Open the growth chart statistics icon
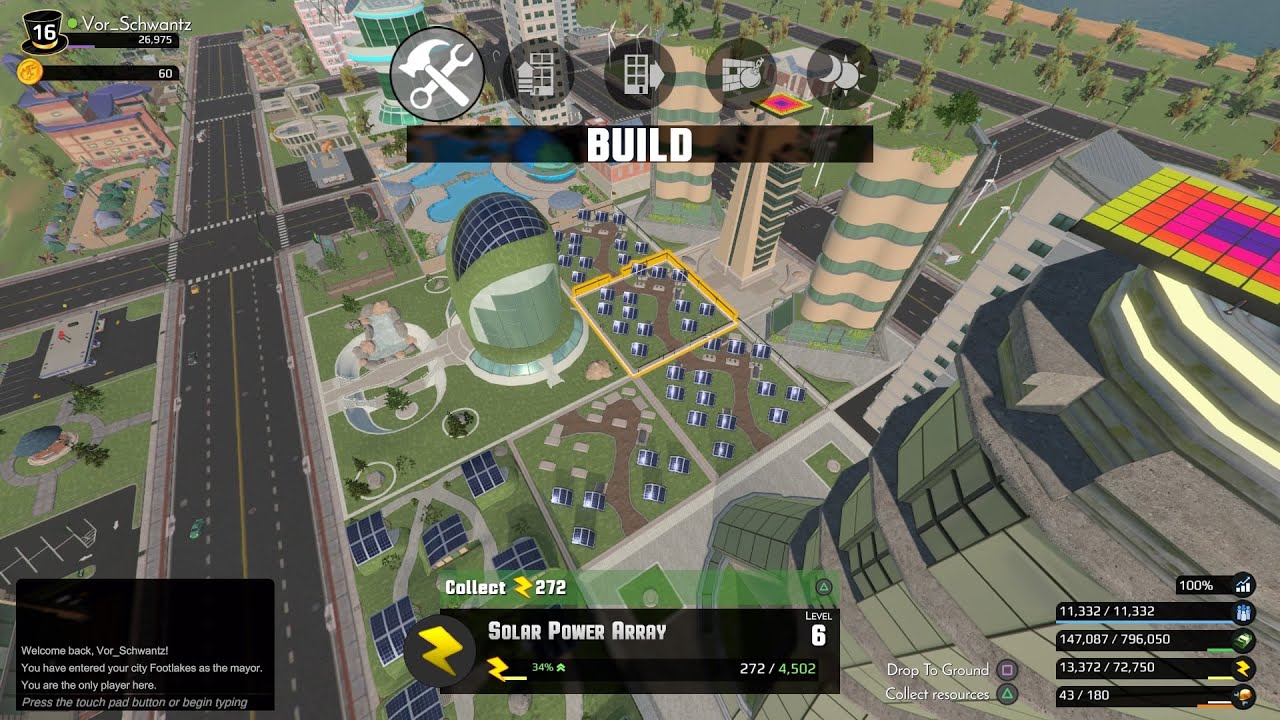Viewport: 1280px width, 720px height. (1244, 585)
